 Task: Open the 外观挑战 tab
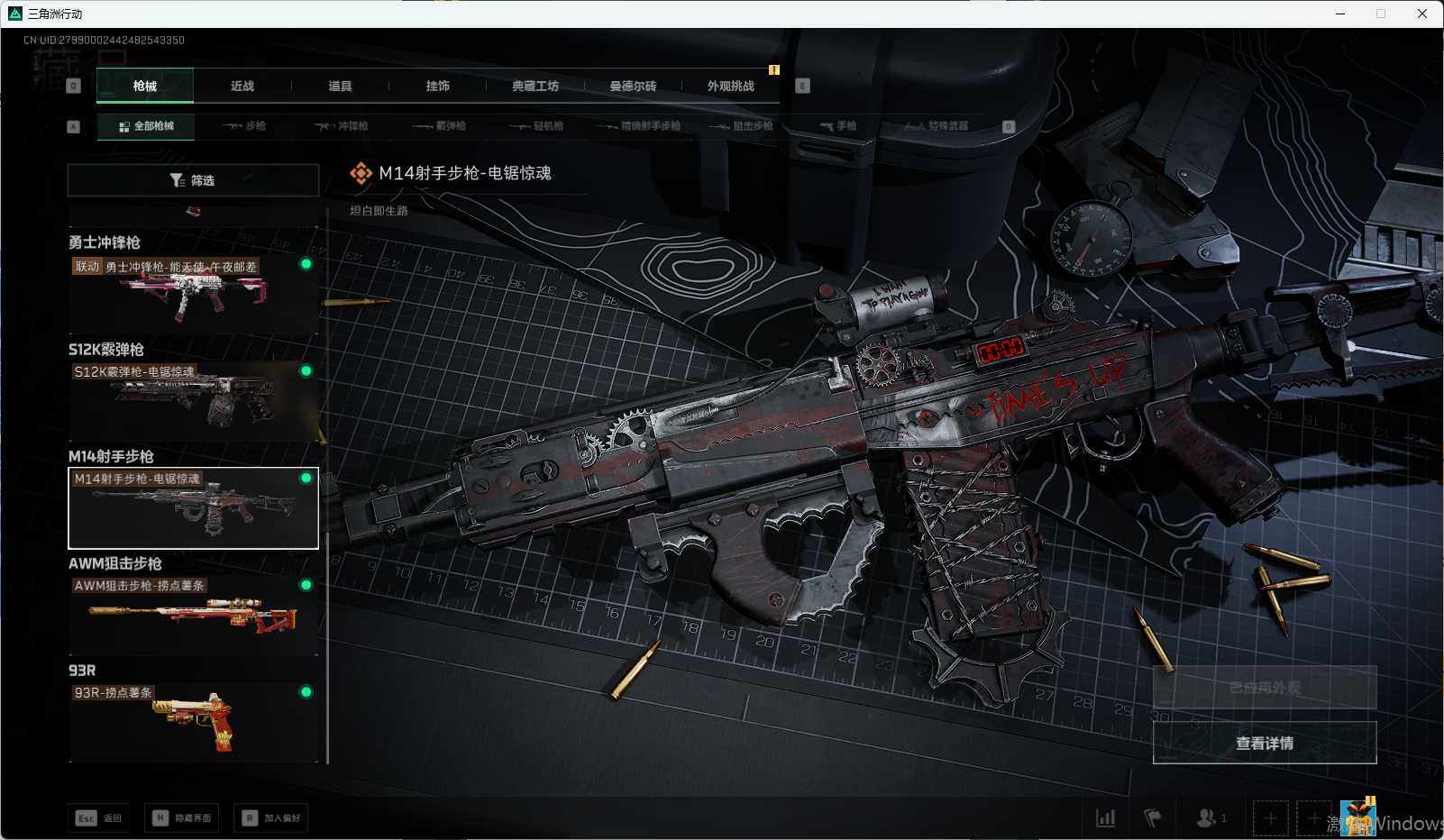click(x=730, y=87)
